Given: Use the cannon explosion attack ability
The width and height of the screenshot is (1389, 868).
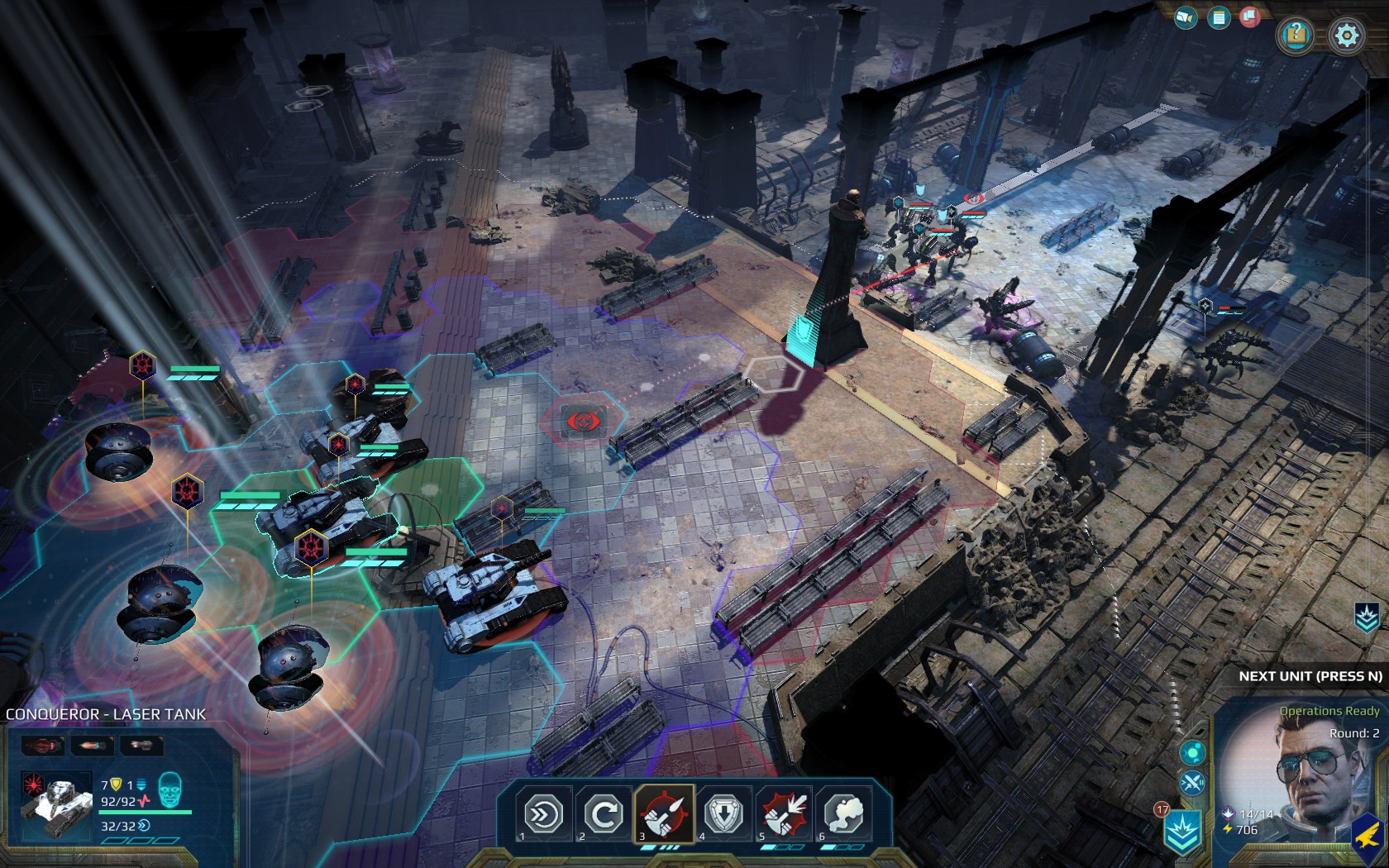Looking at the screenshot, I should (784, 814).
